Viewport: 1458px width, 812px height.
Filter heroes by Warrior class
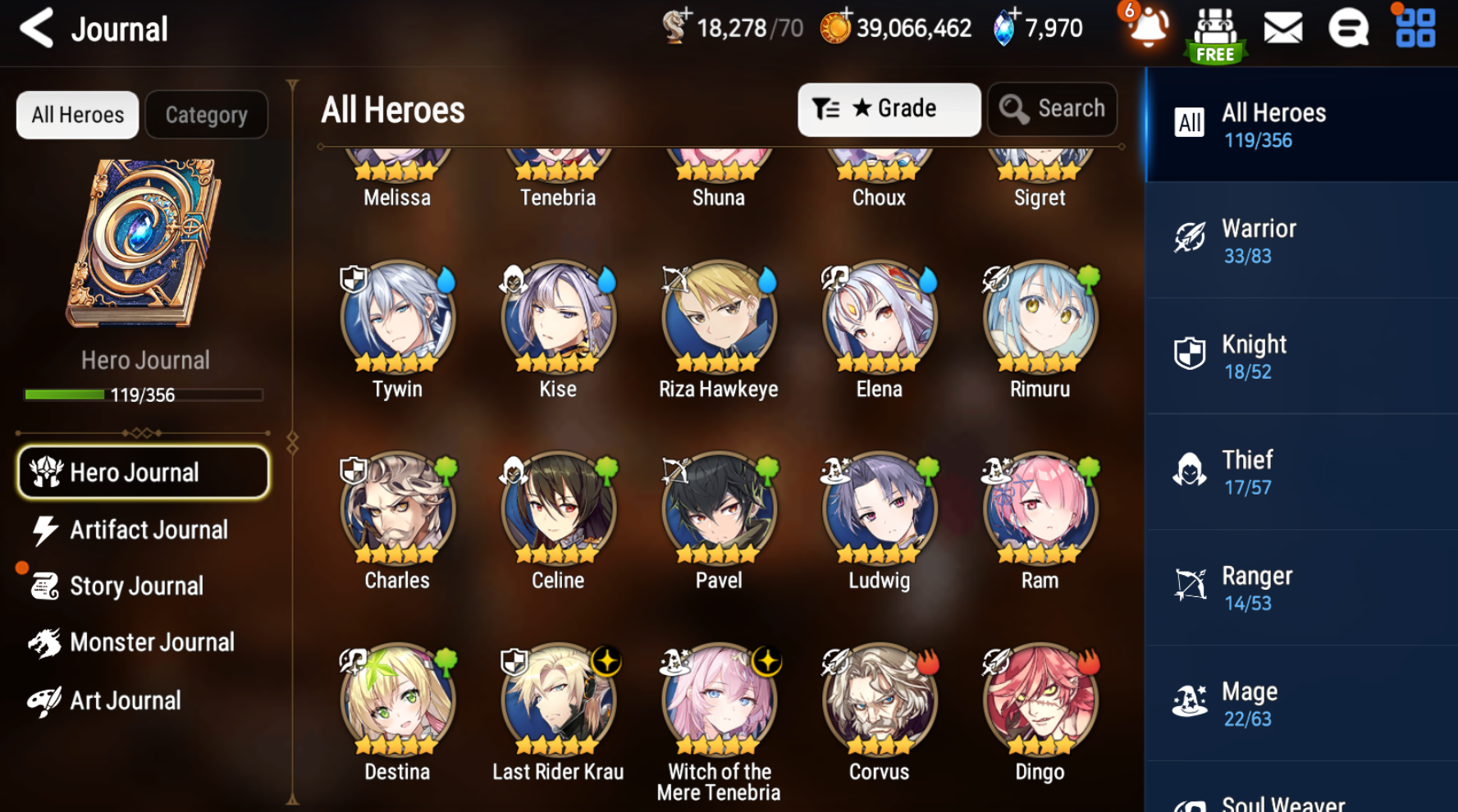(1300, 241)
